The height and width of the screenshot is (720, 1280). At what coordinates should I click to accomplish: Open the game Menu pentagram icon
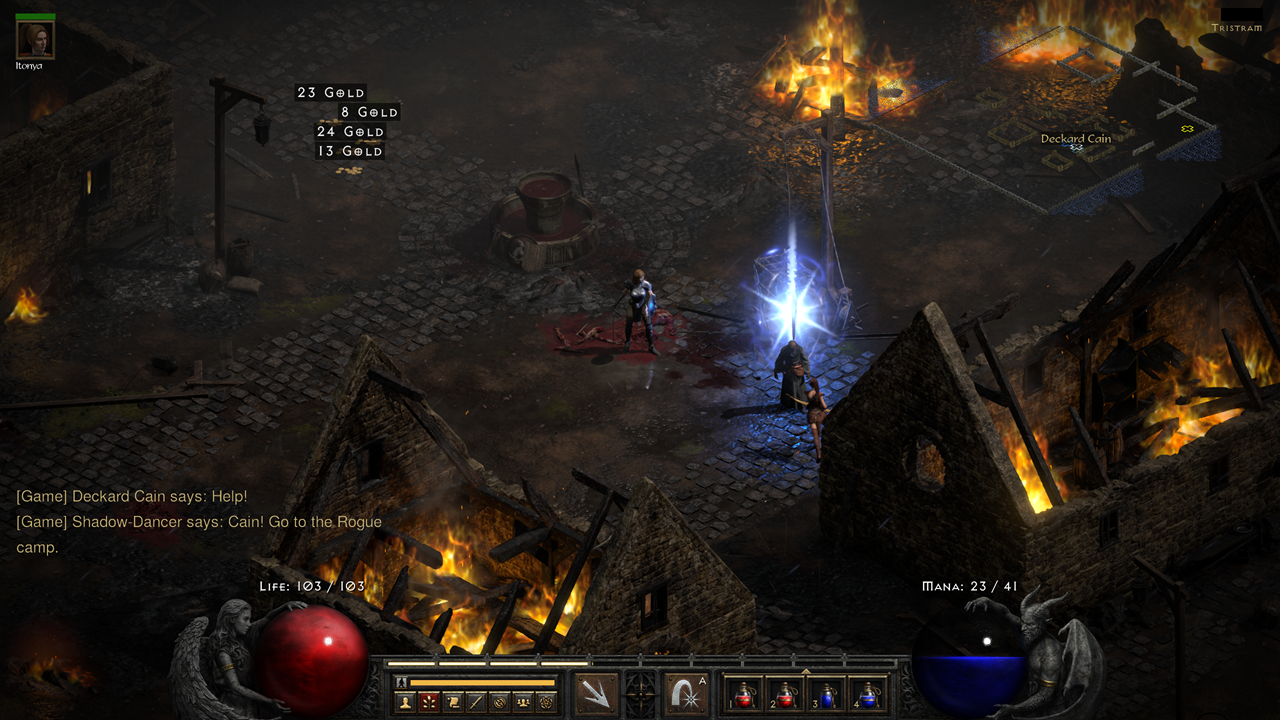[x=547, y=701]
